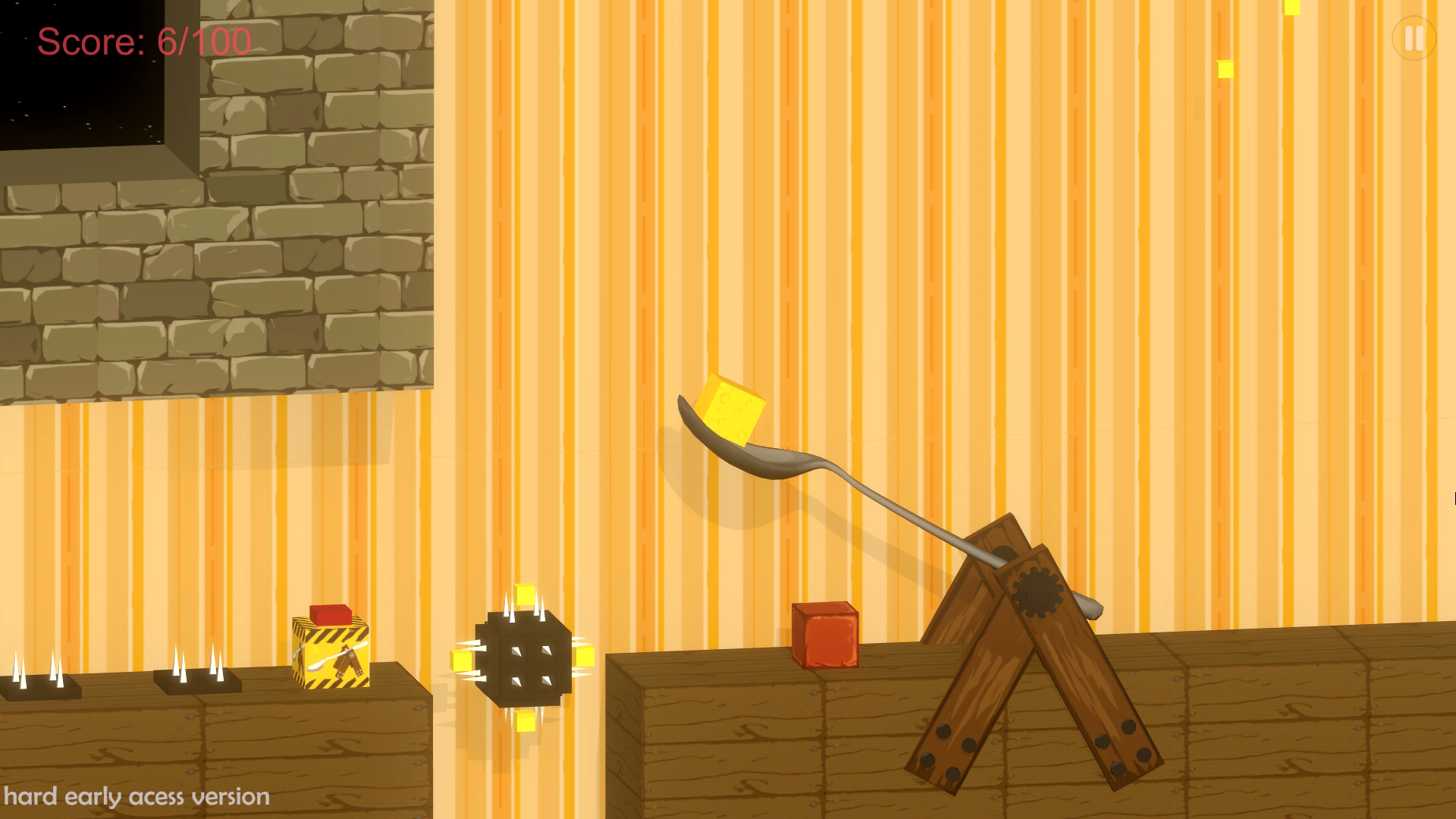Click the hard early acess version label
The height and width of the screenshot is (819, 1456).
pos(135,796)
